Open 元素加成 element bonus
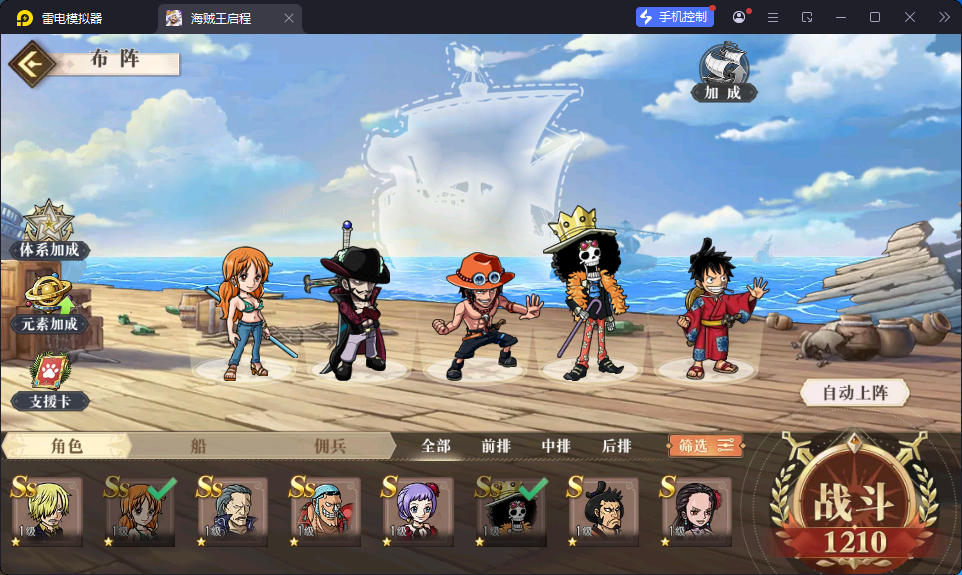The height and width of the screenshot is (575, 962). point(49,305)
